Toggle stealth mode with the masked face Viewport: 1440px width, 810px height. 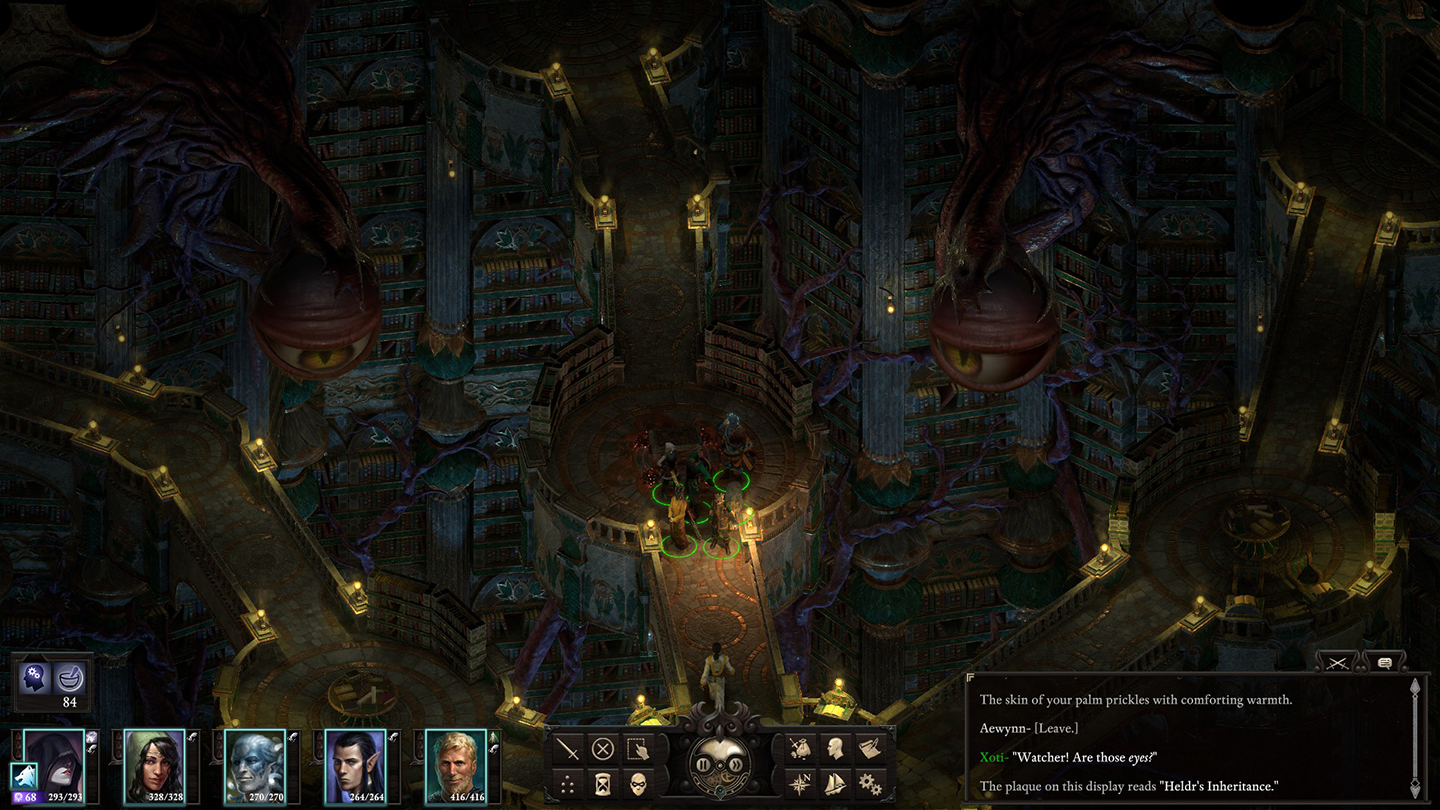coord(636,783)
